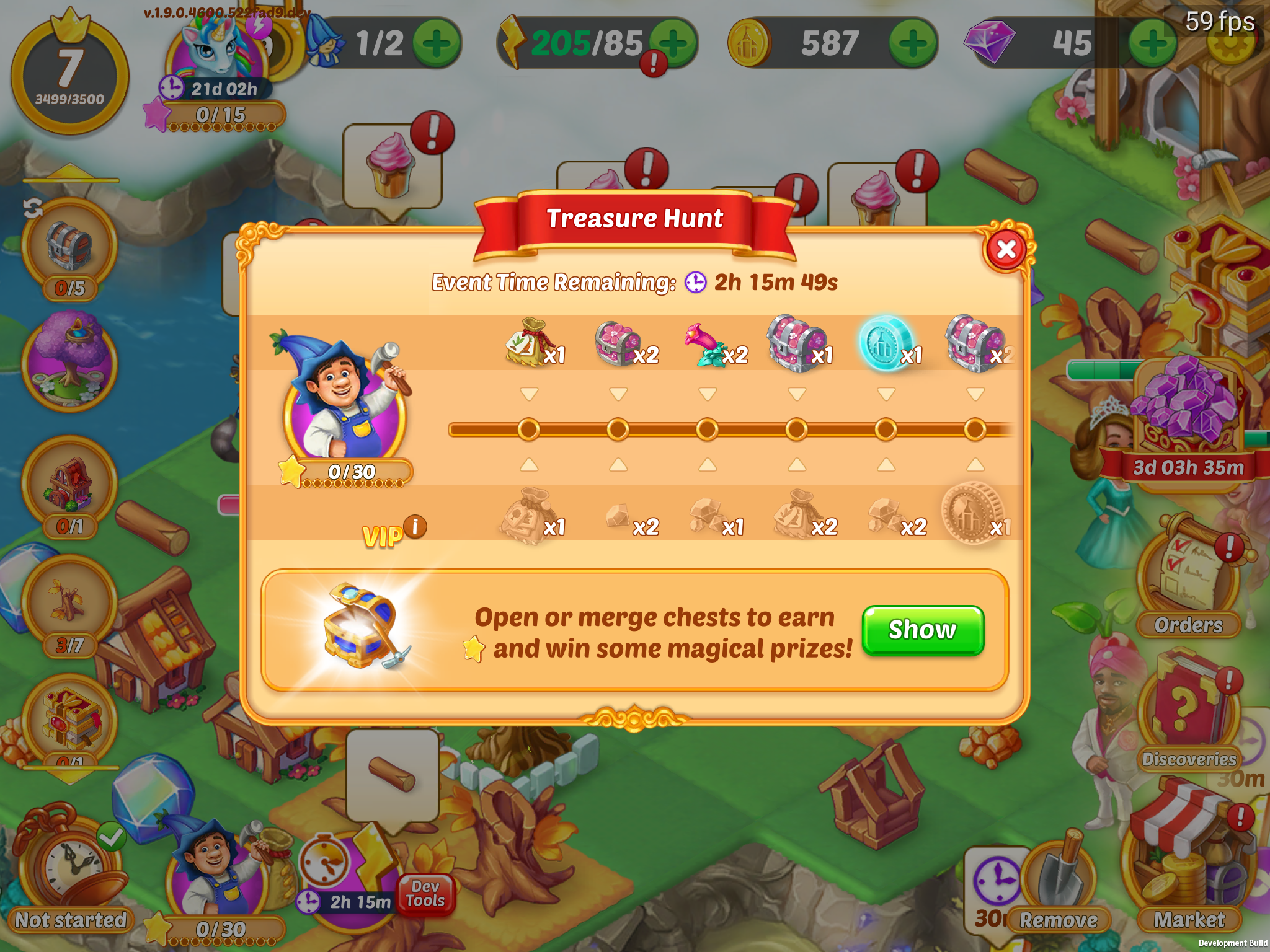Close the Treasure Hunt popup
This screenshot has width=1270, height=952.
1006,249
